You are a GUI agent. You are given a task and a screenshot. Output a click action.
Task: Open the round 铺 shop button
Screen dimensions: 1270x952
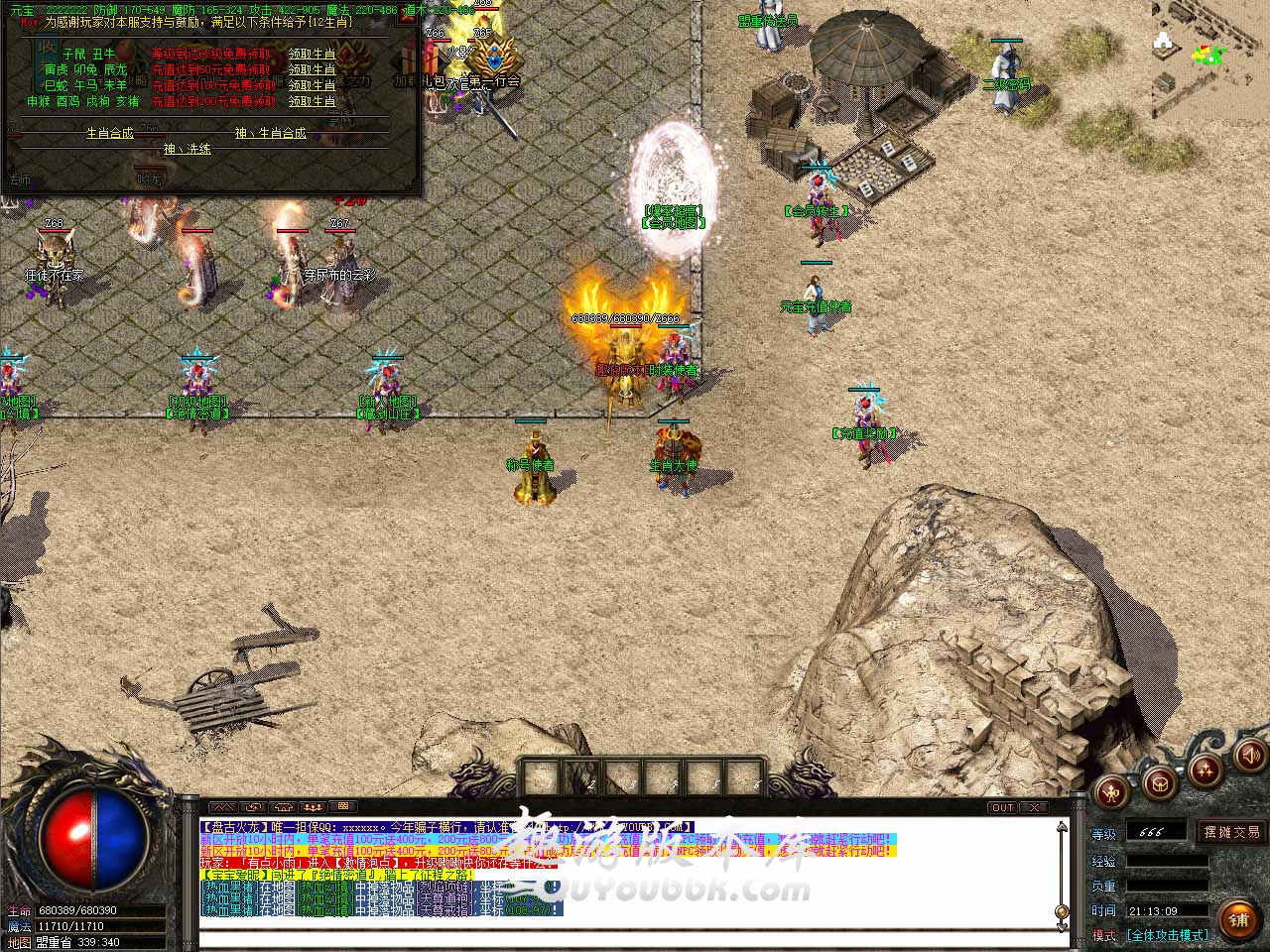pyautogui.click(x=1237, y=919)
